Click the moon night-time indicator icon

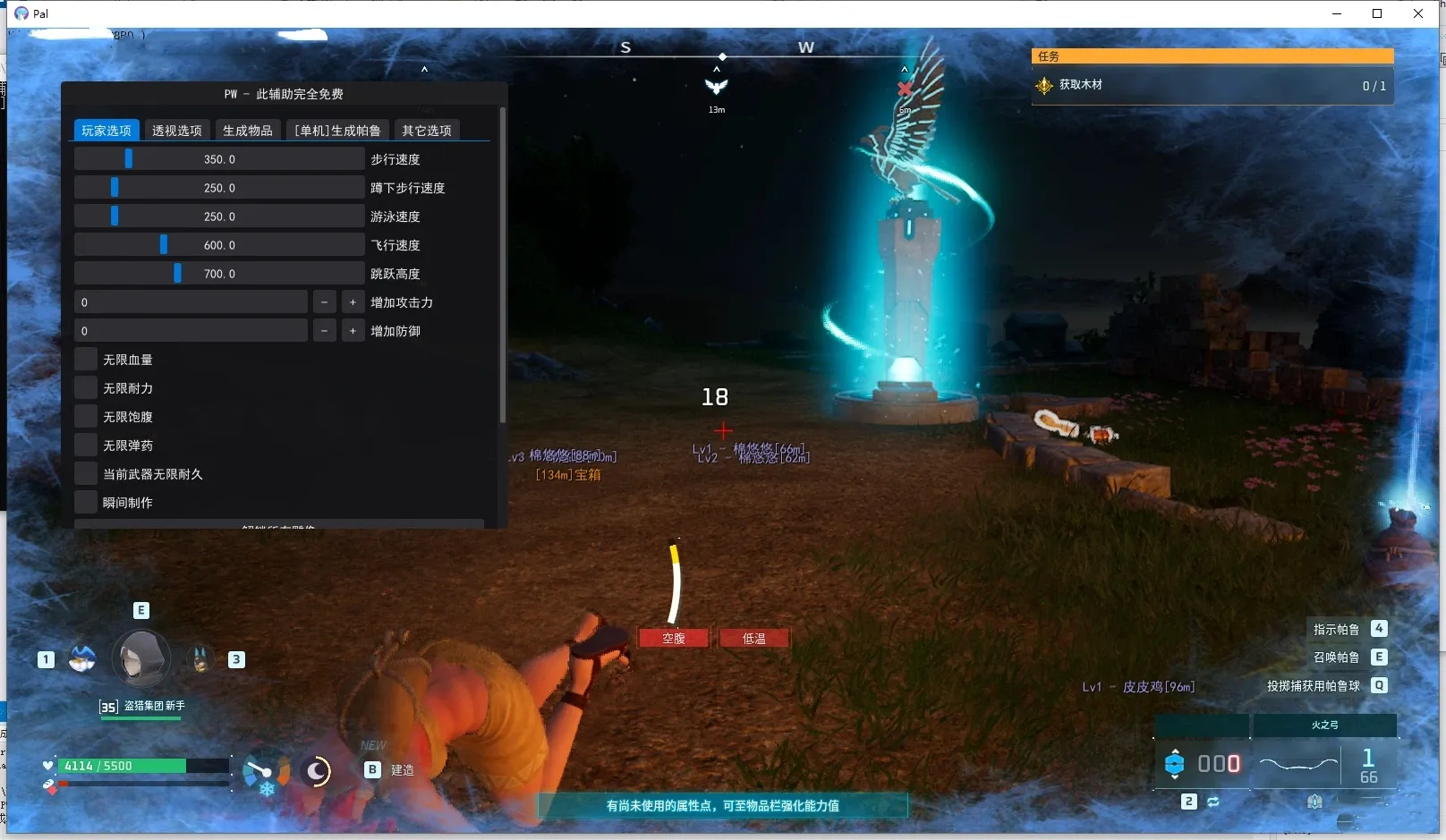click(316, 771)
